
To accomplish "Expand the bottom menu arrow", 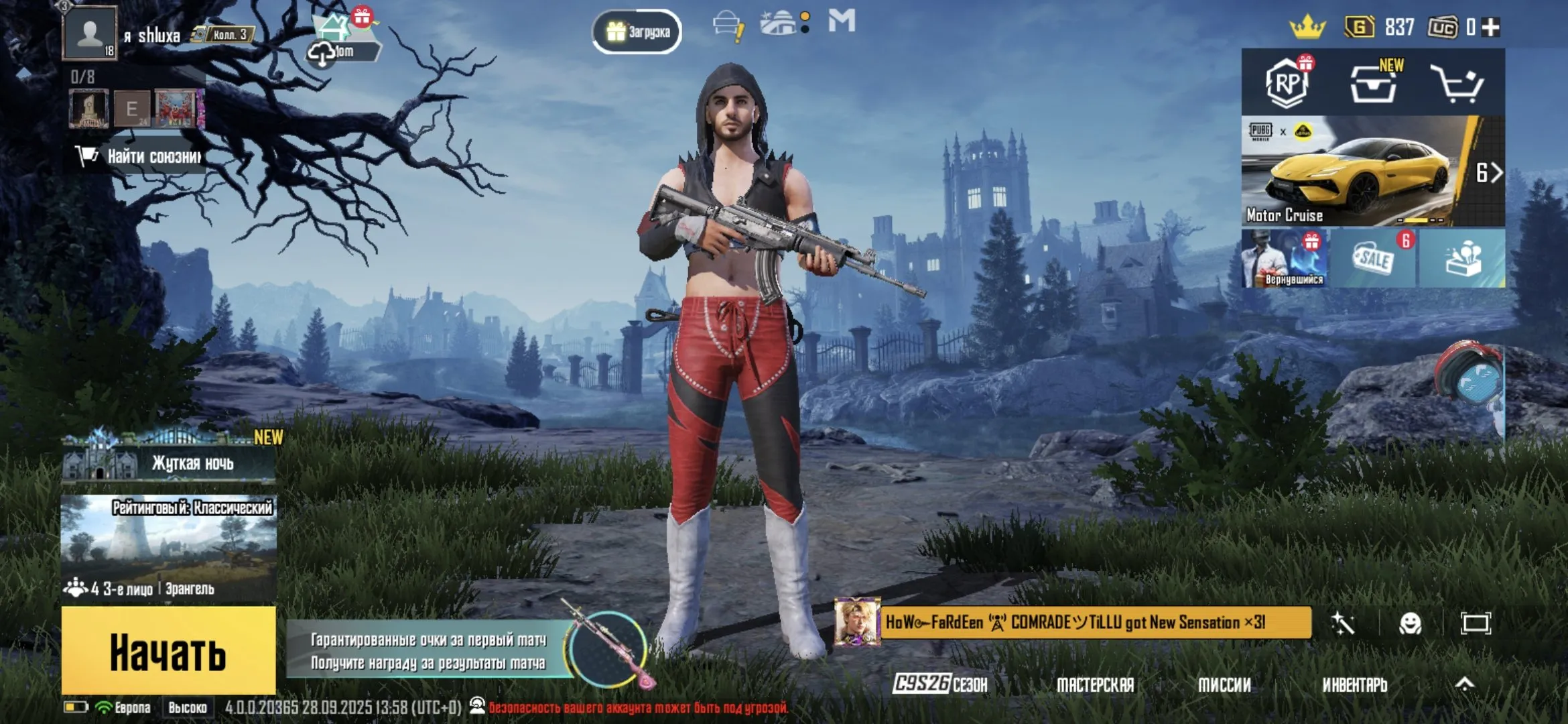I will click(1465, 684).
